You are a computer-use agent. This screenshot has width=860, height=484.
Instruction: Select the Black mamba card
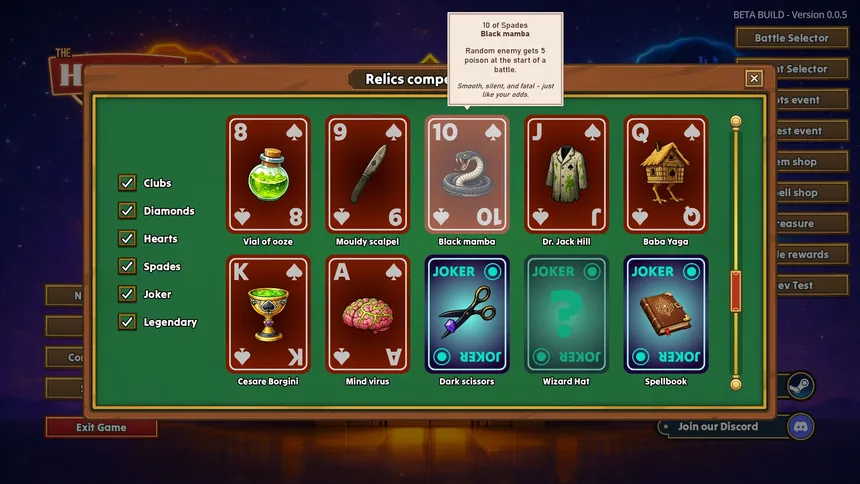(467, 174)
